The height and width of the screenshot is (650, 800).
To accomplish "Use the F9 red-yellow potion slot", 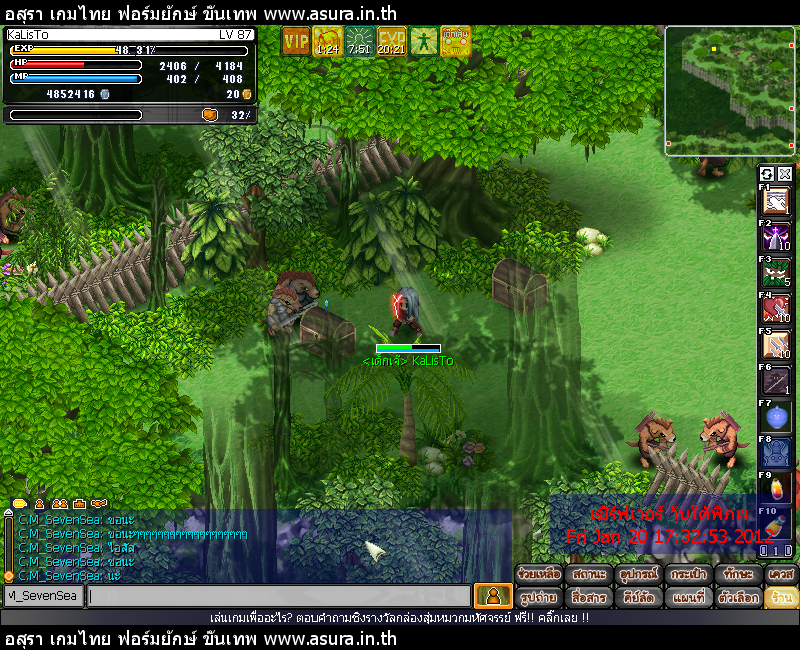I will click(x=776, y=488).
